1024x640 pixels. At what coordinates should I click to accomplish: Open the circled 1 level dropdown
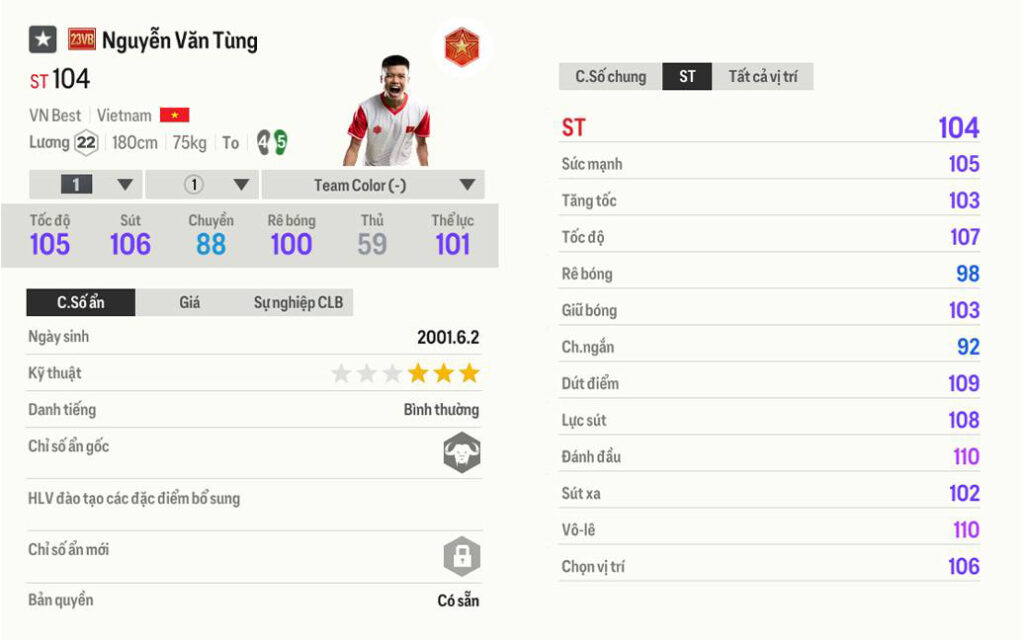(203, 185)
